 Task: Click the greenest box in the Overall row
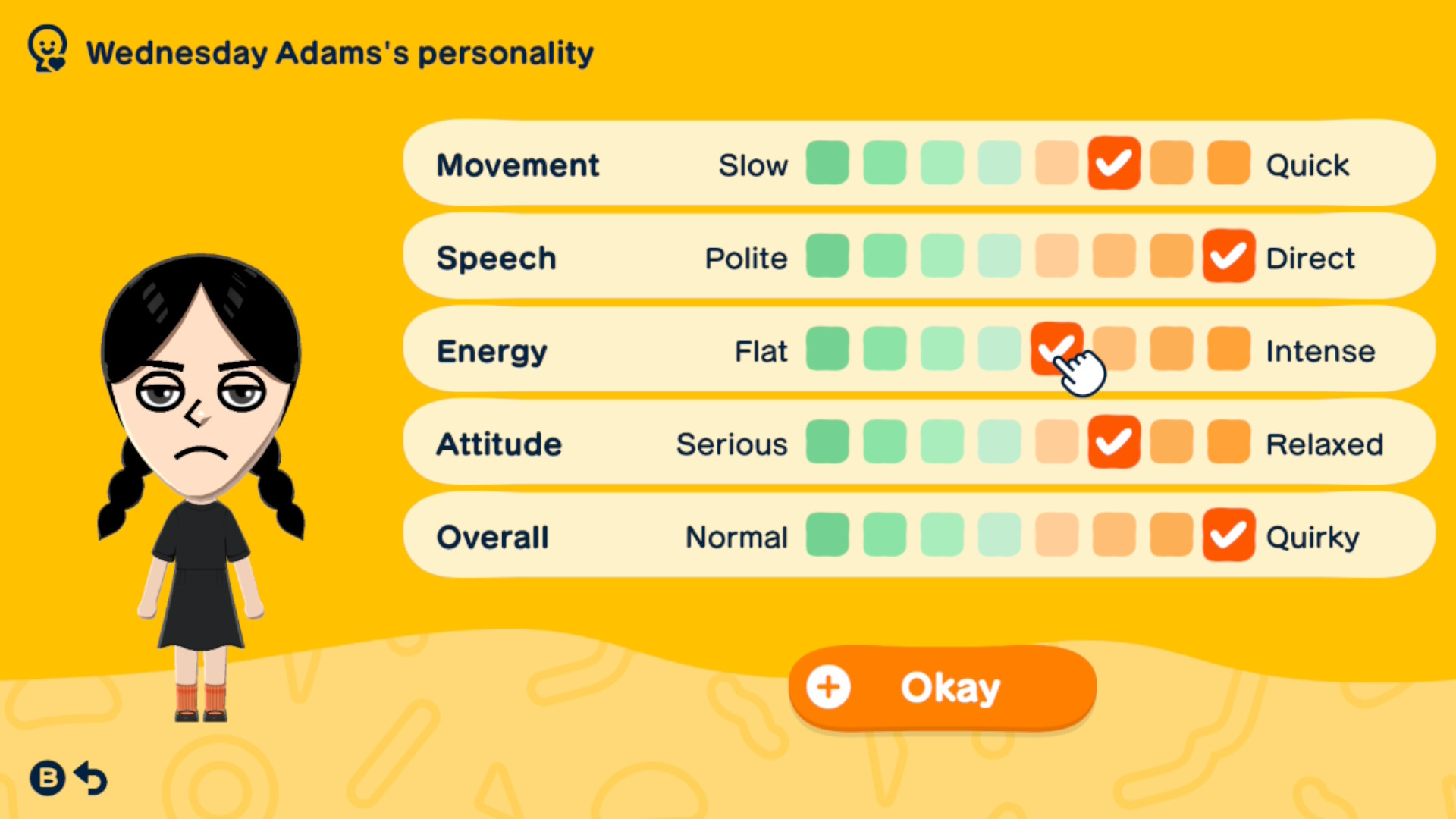pyautogui.click(x=827, y=535)
